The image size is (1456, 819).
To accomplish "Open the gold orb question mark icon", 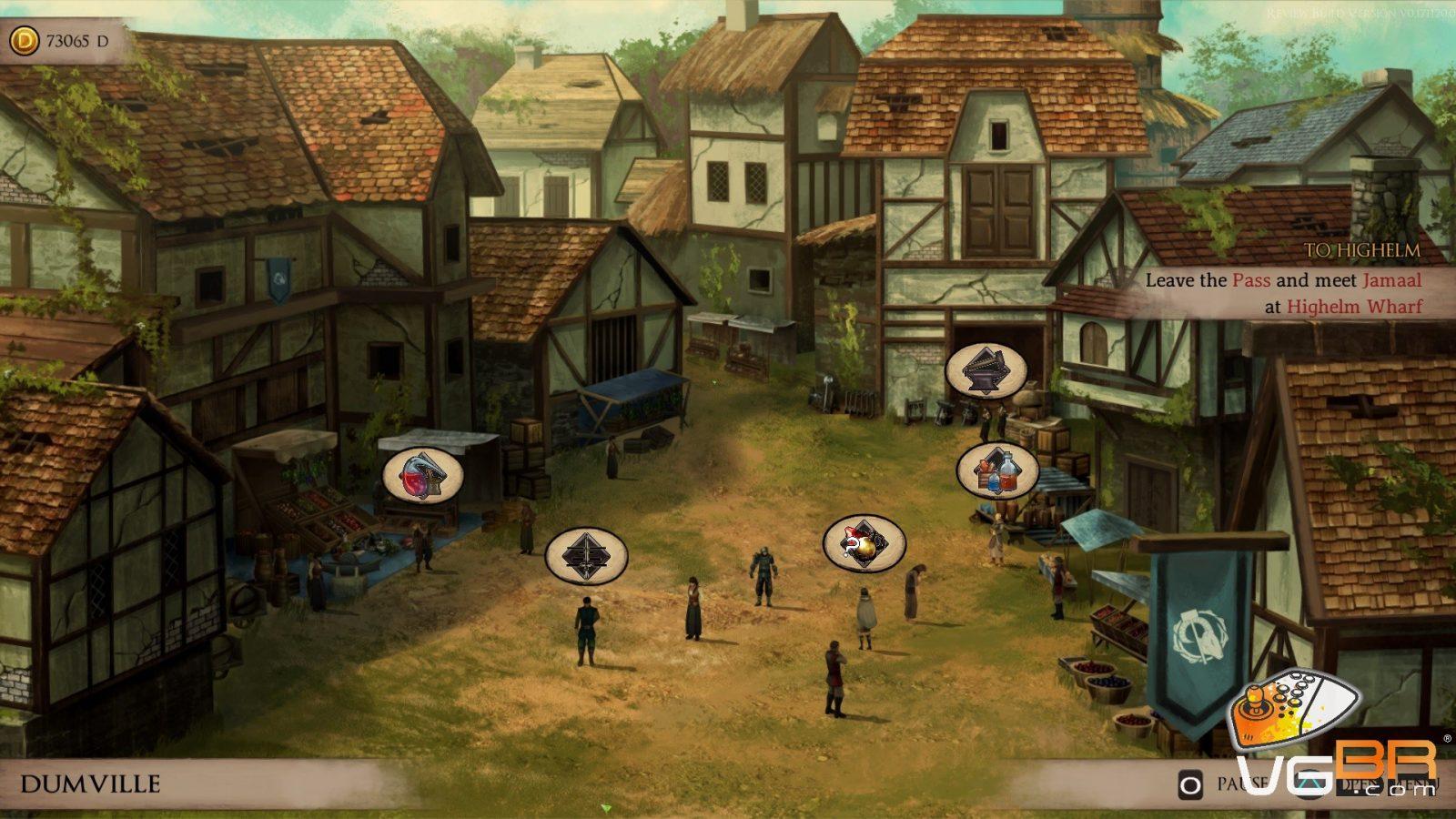I will [864, 544].
